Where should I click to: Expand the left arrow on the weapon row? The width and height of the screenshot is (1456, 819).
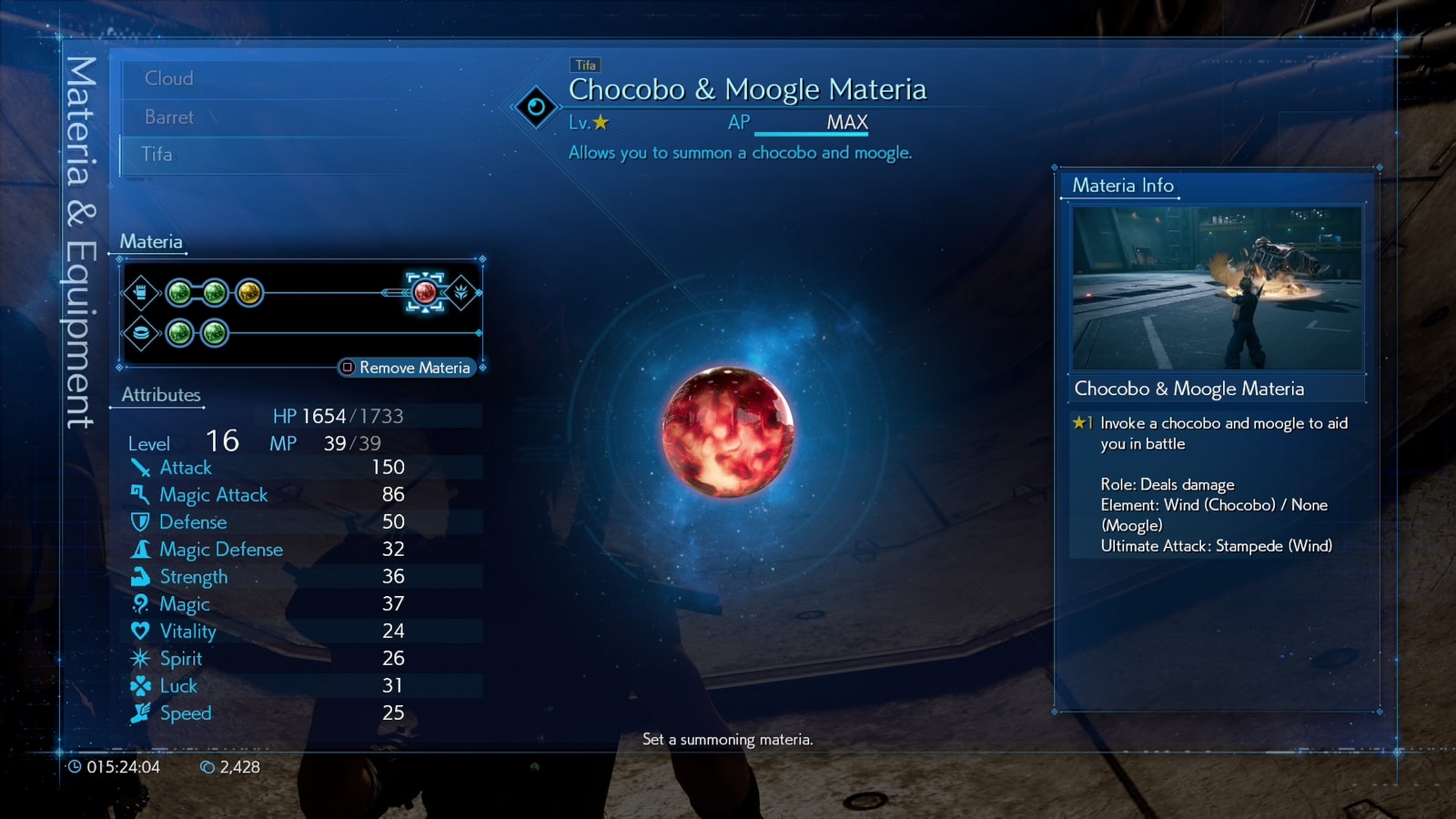coord(121,293)
